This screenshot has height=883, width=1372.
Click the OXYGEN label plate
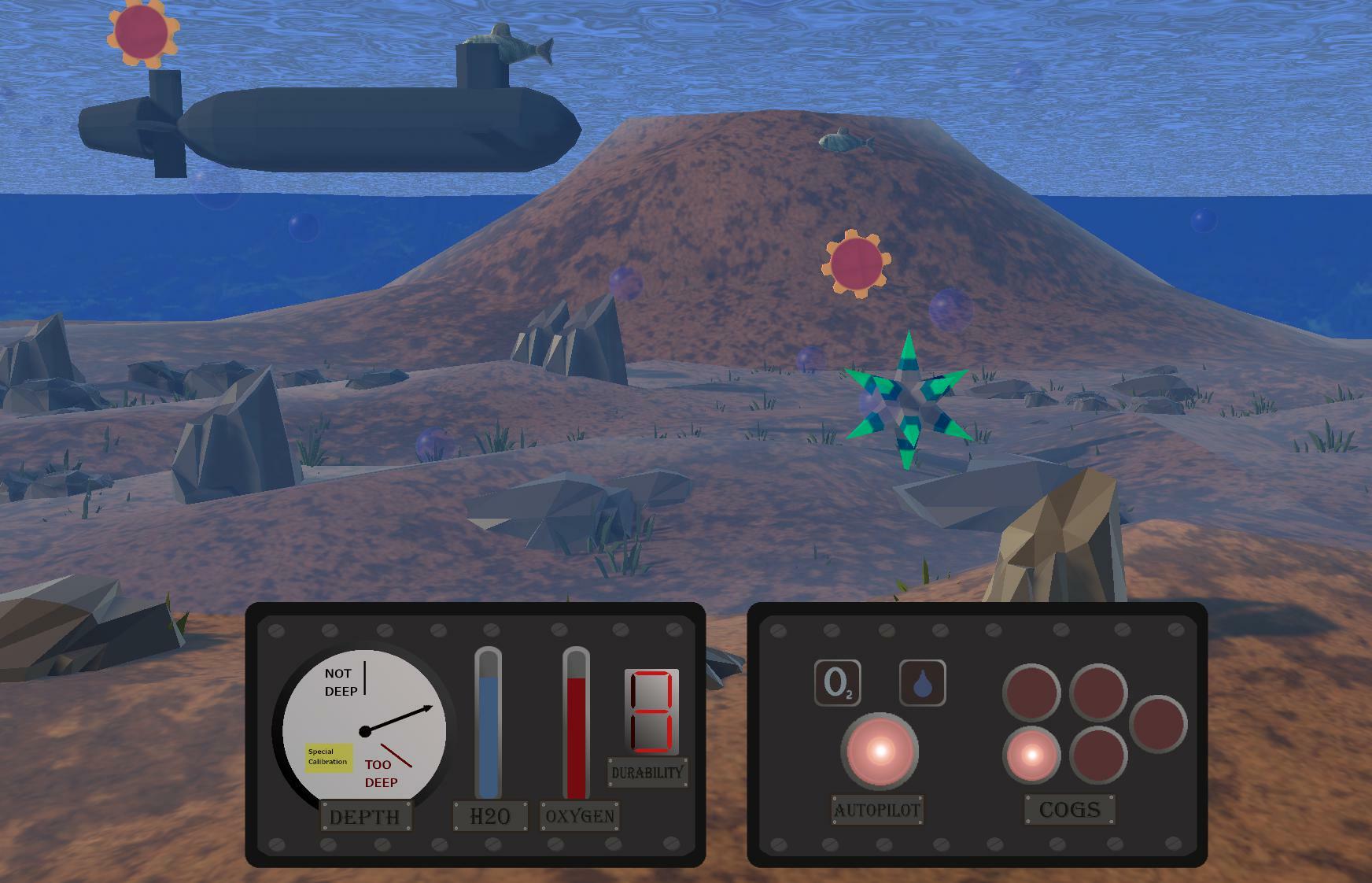(580, 816)
